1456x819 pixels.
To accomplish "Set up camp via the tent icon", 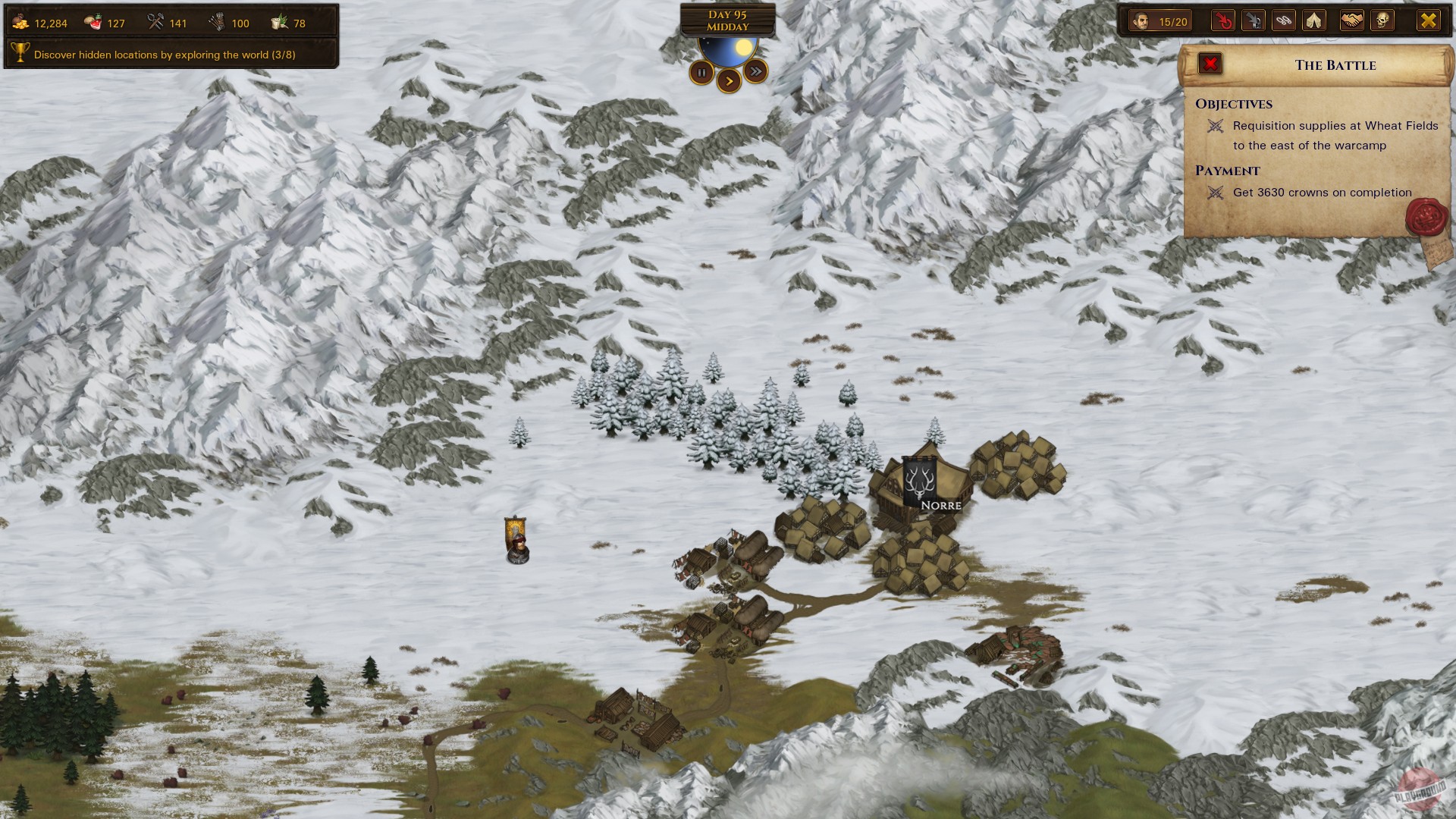I will pyautogui.click(x=1313, y=20).
